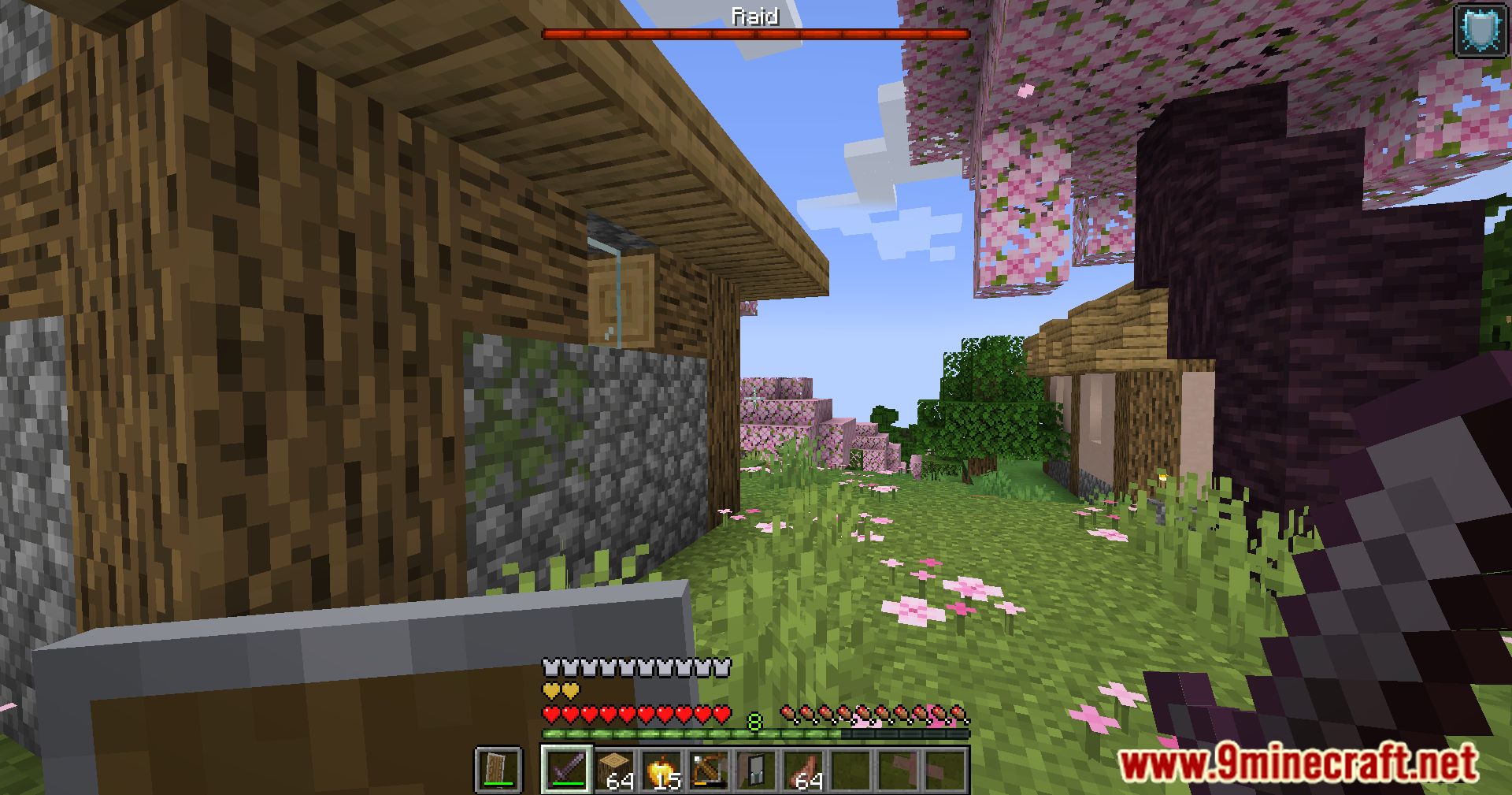Click the leftmost heart in the health bar
The height and width of the screenshot is (795, 1512).
pos(550,713)
